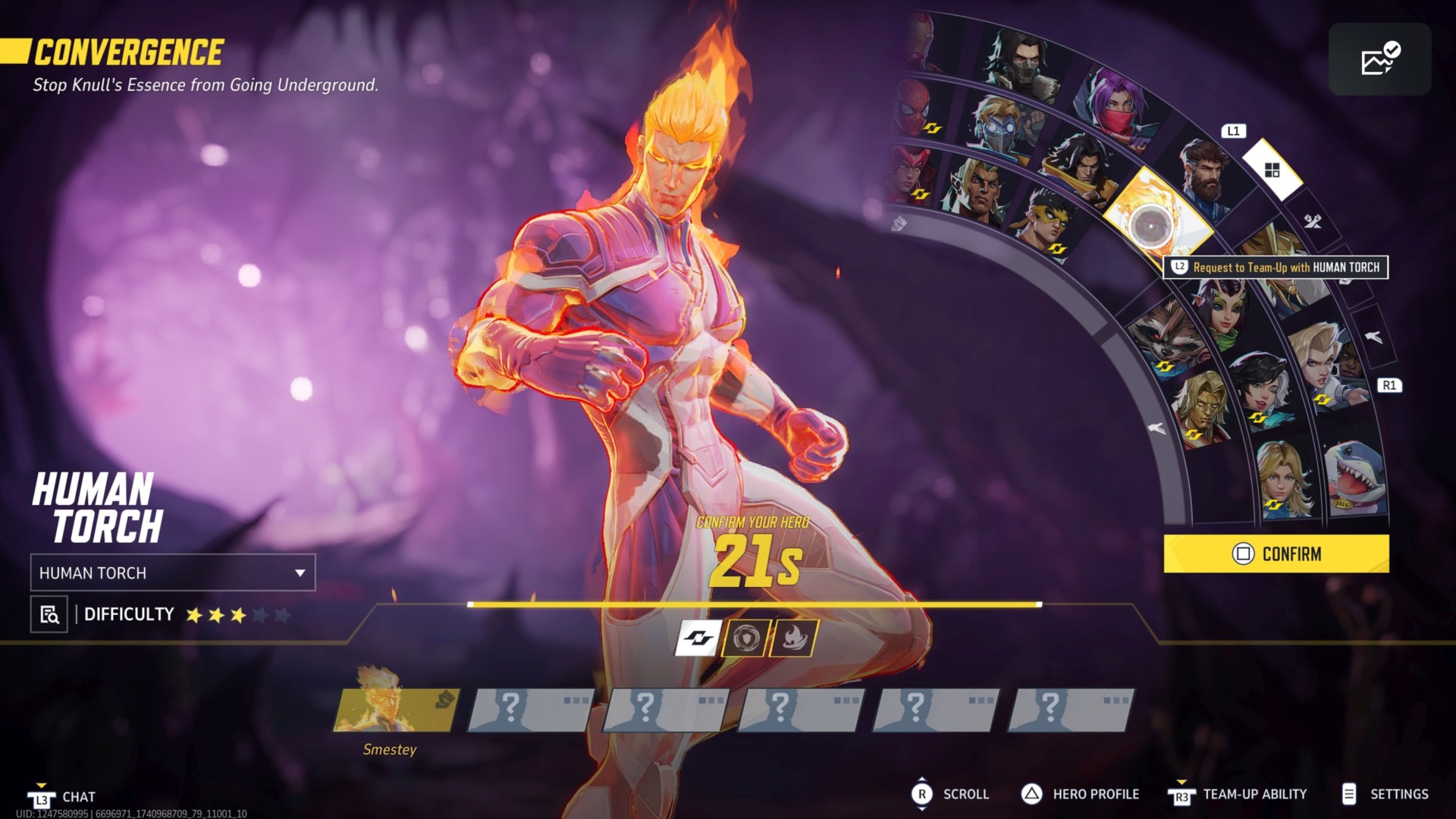
Task: Choose the Invisible Woman portrait
Action: [x=1283, y=476]
